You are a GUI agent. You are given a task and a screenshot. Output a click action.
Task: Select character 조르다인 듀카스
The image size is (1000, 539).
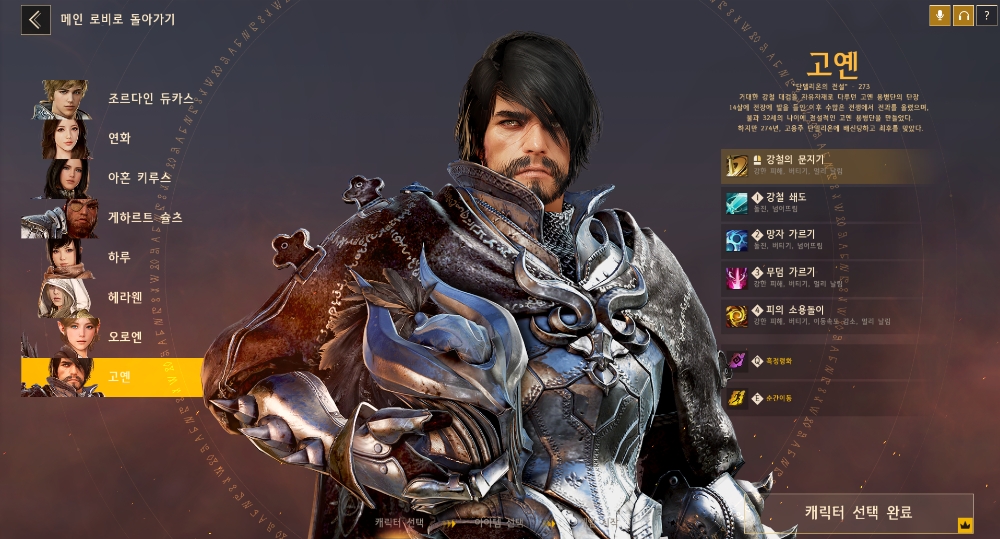(x=112, y=99)
